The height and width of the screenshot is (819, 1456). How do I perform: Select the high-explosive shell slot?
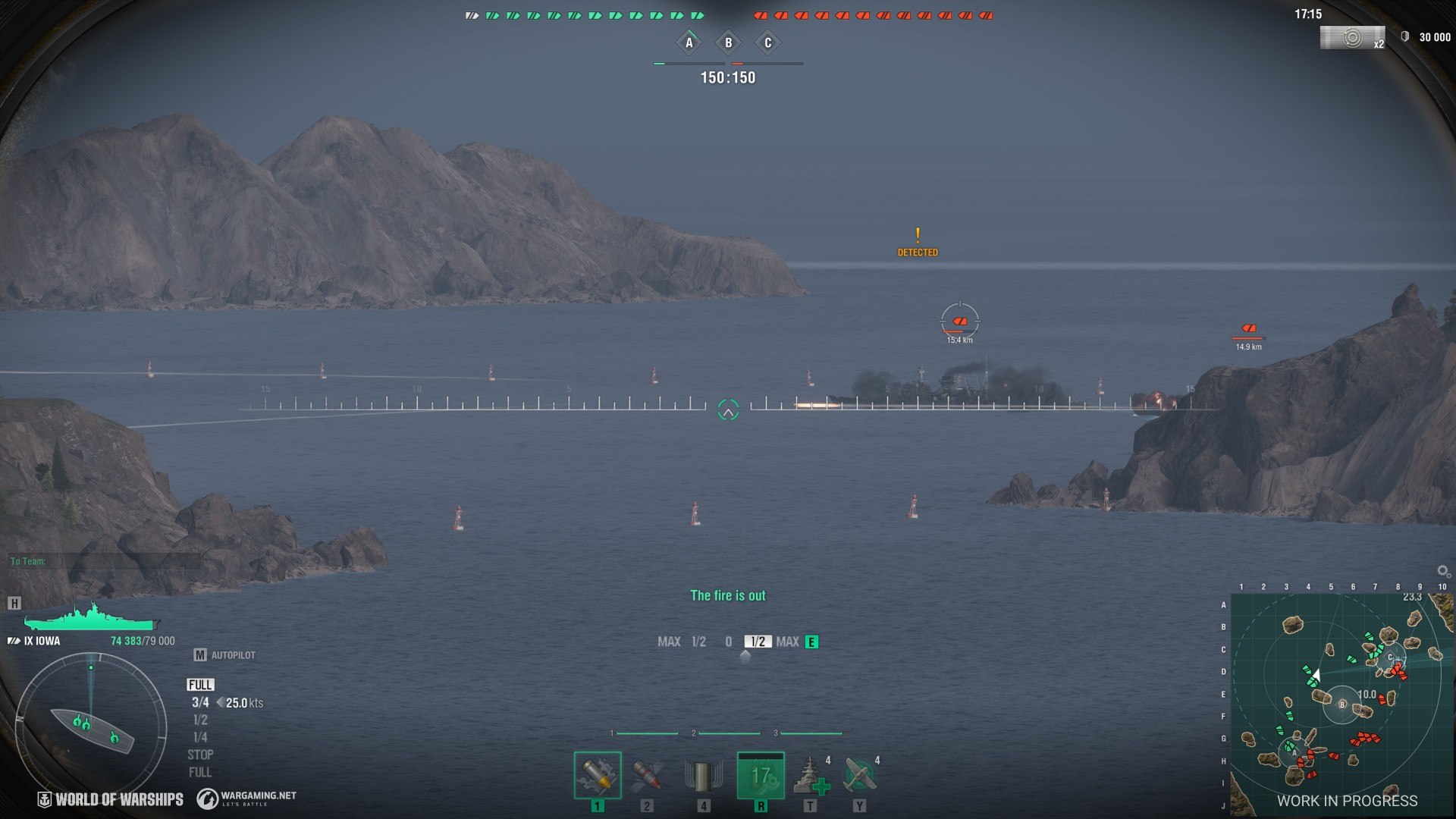click(x=598, y=775)
